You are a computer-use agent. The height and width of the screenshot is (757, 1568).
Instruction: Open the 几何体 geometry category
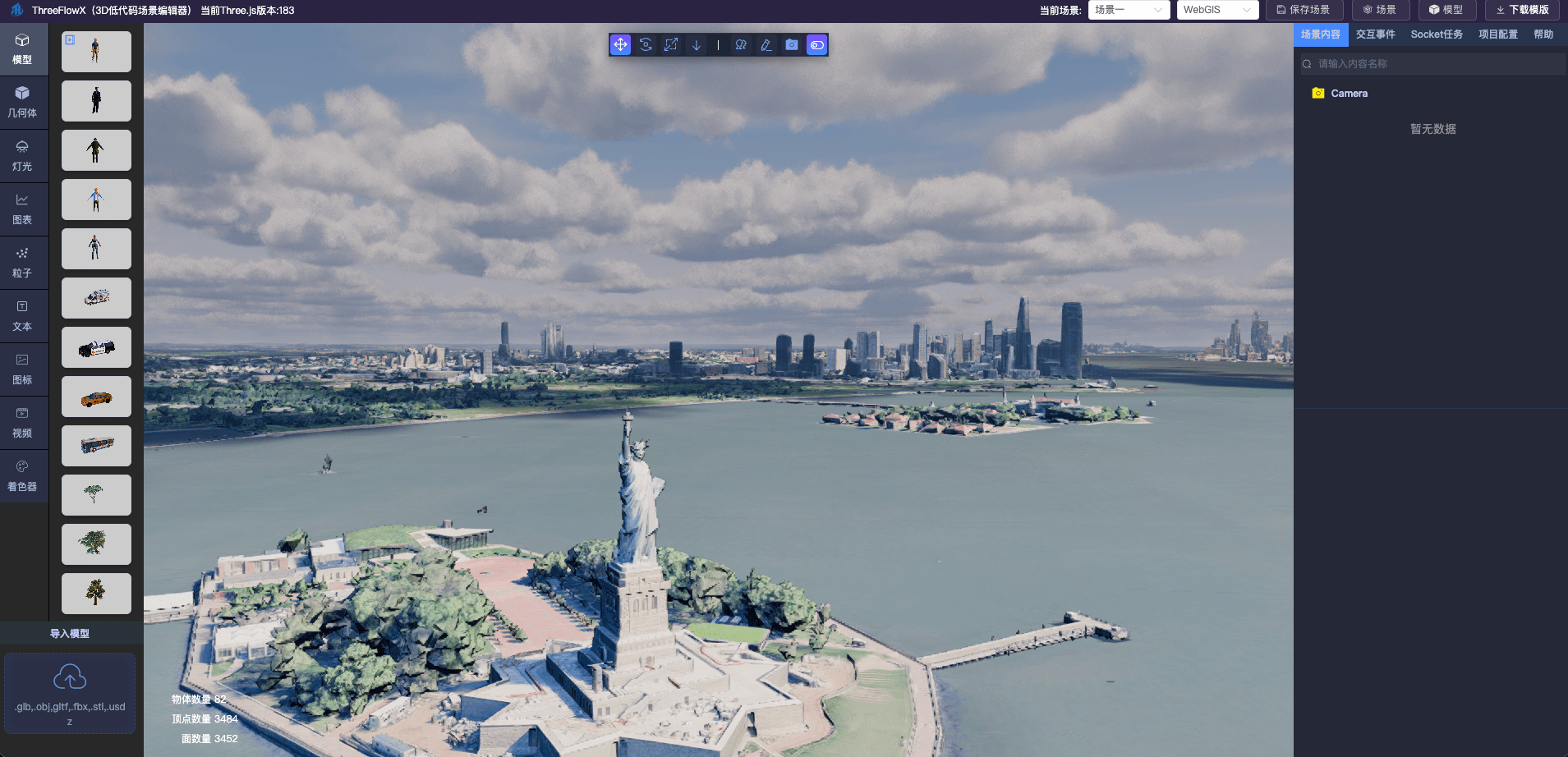point(23,102)
